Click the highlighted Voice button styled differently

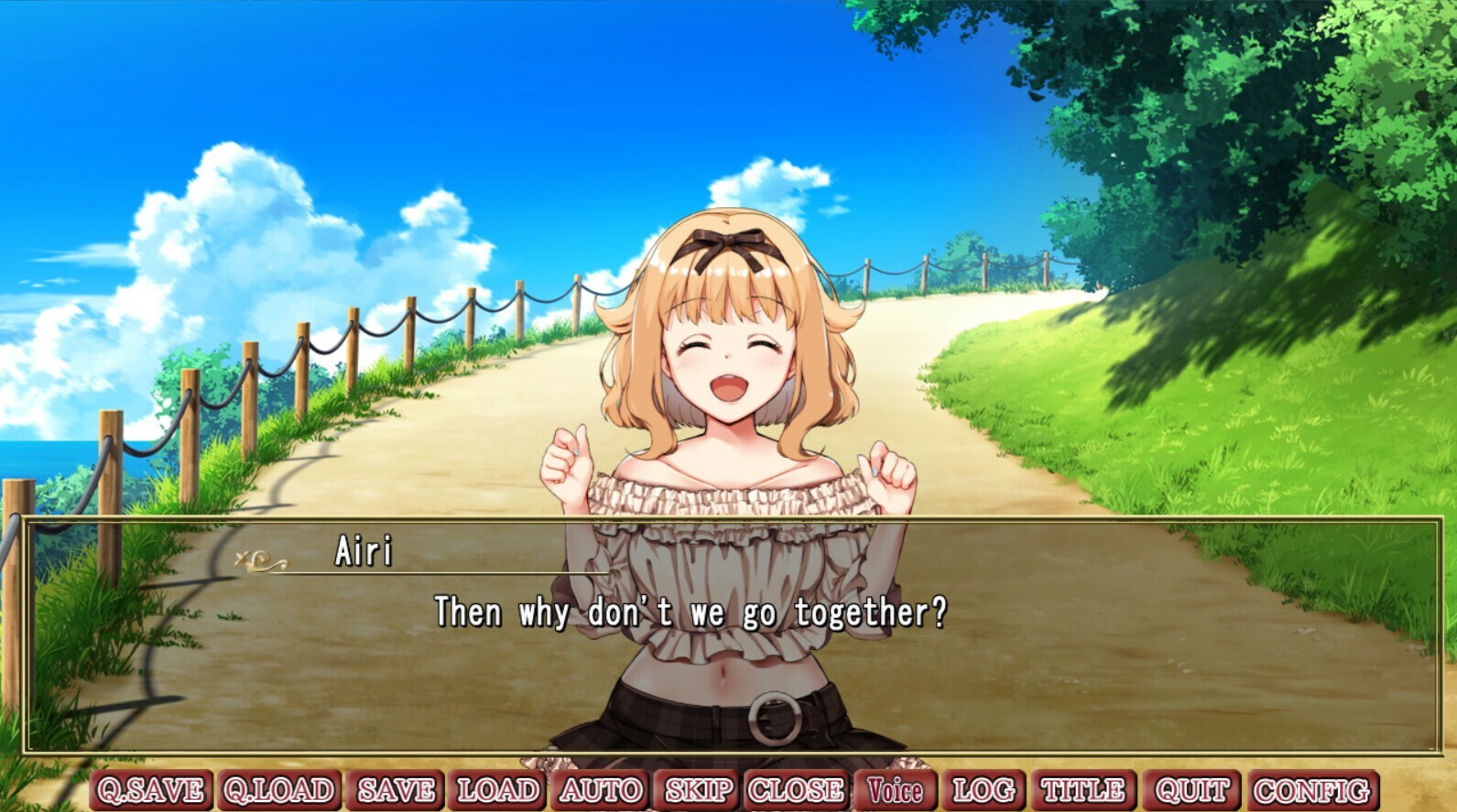[894, 789]
